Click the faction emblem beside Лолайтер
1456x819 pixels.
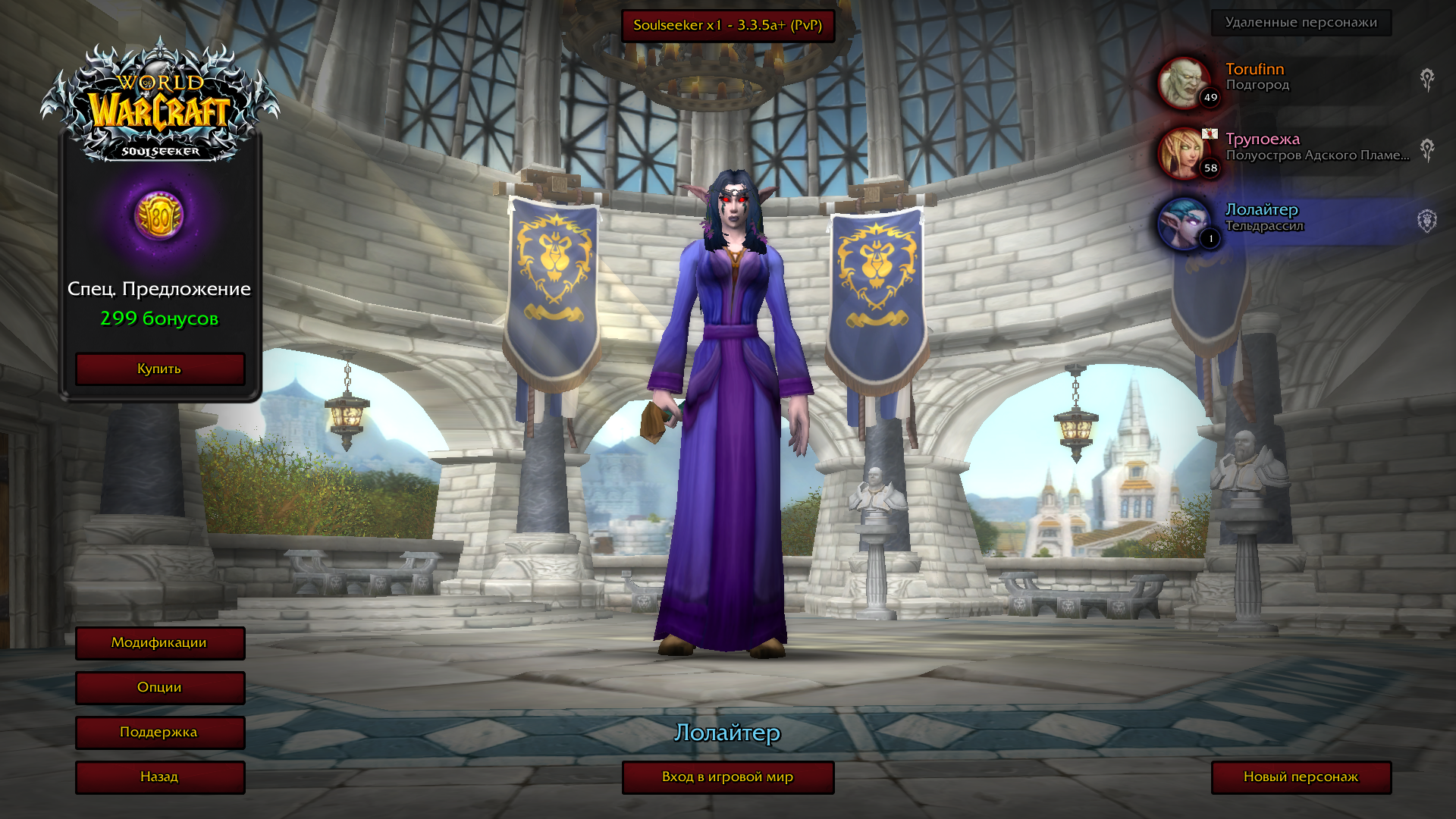coord(1427,221)
